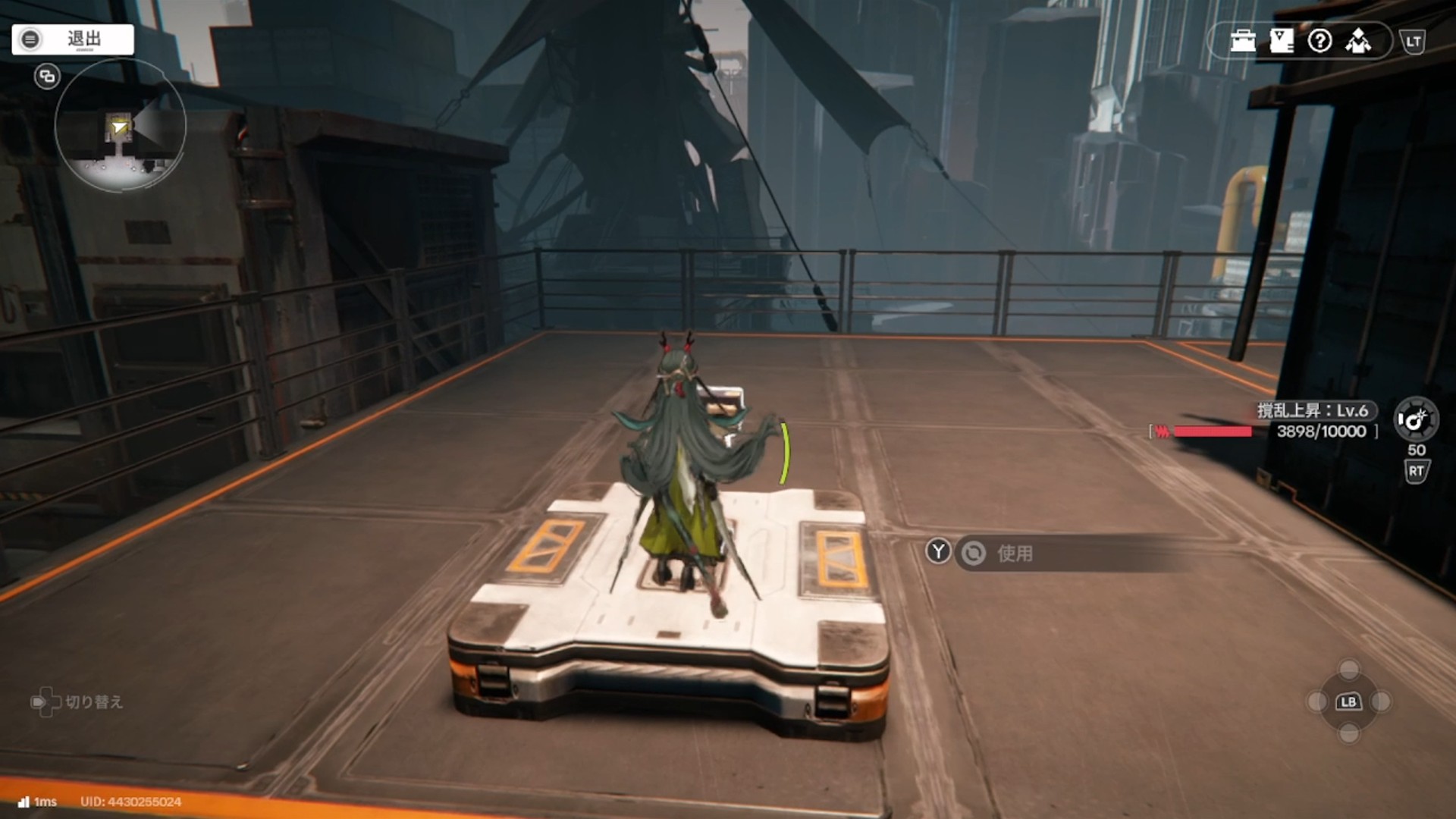This screenshot has height=819, width=1456.
Task: Open the notebook journal icon
Action: pyautogui.click(x=1281, y=41)
